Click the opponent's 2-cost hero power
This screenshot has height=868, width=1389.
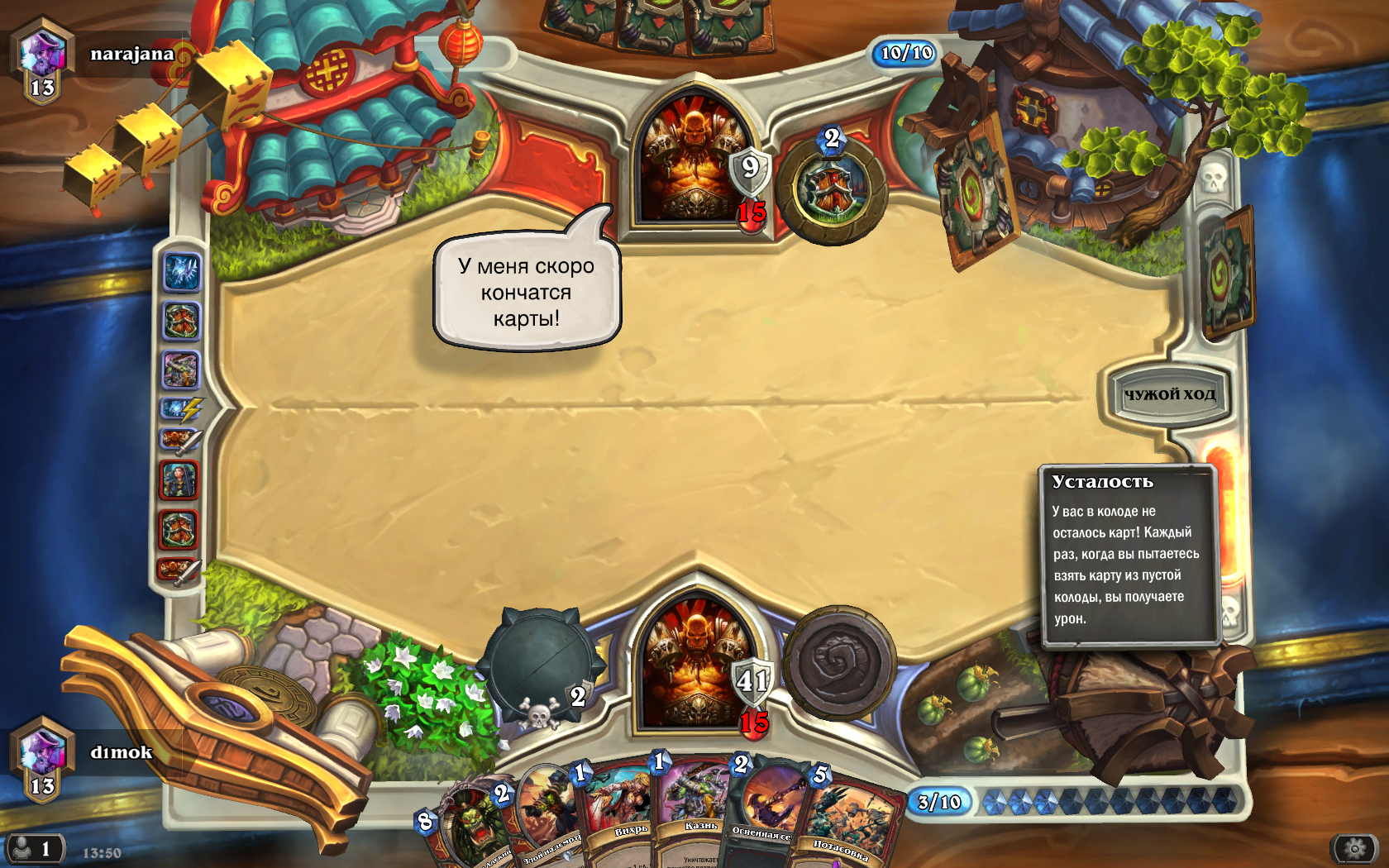(832, 189)
